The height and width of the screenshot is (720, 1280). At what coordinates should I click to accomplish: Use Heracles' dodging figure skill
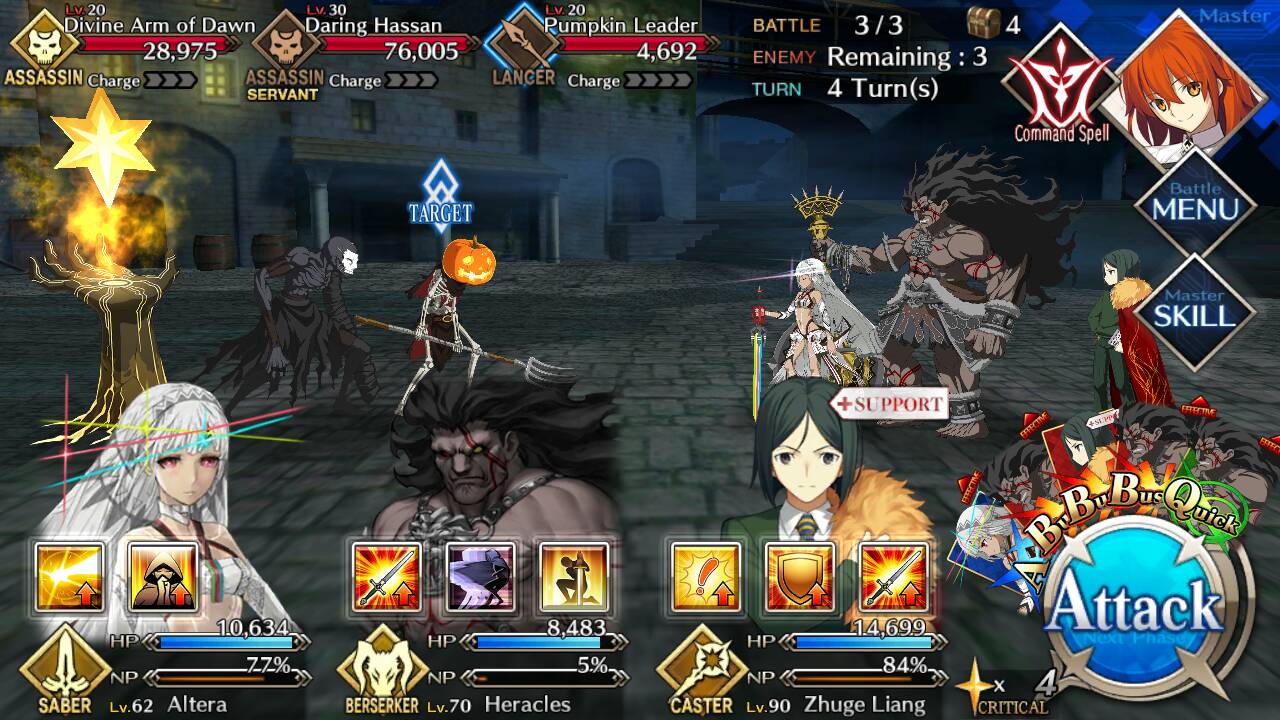click(x=480, y=577)
